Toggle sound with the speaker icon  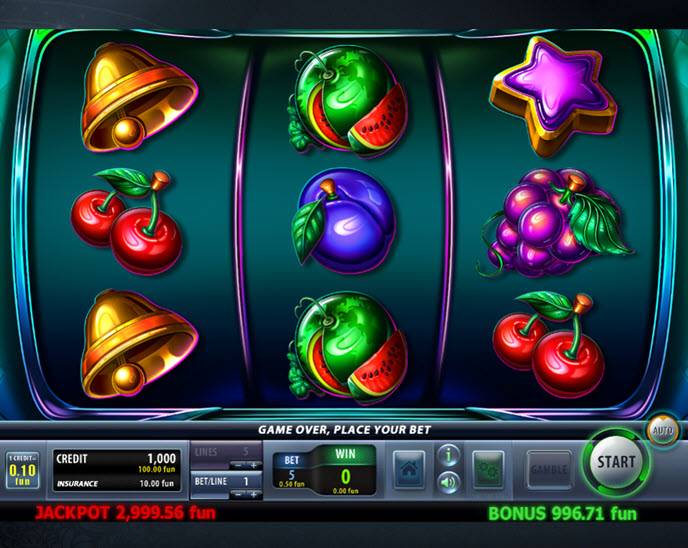coord(449,483)
